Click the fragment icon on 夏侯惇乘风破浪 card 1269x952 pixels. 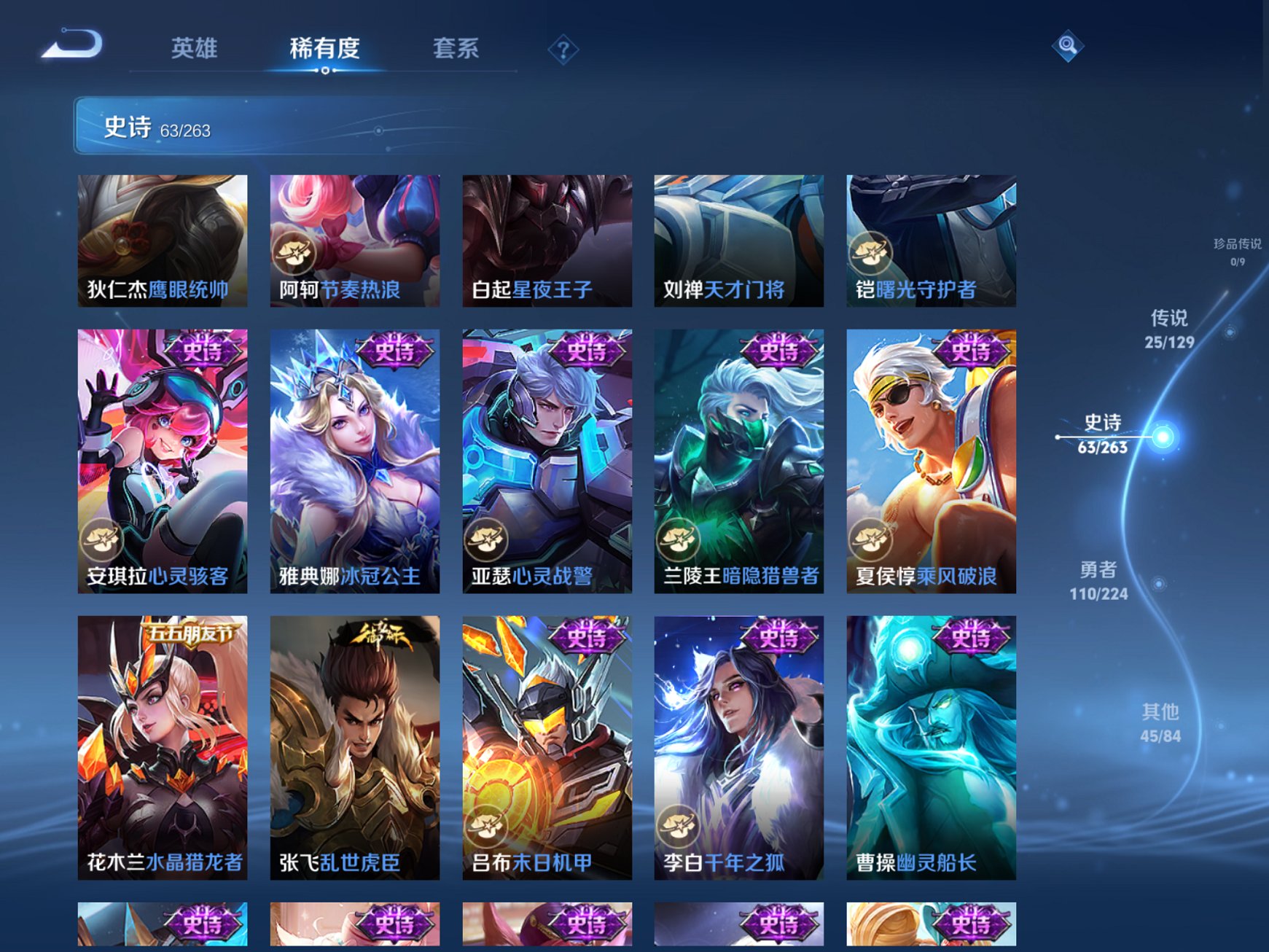[871, 539]
